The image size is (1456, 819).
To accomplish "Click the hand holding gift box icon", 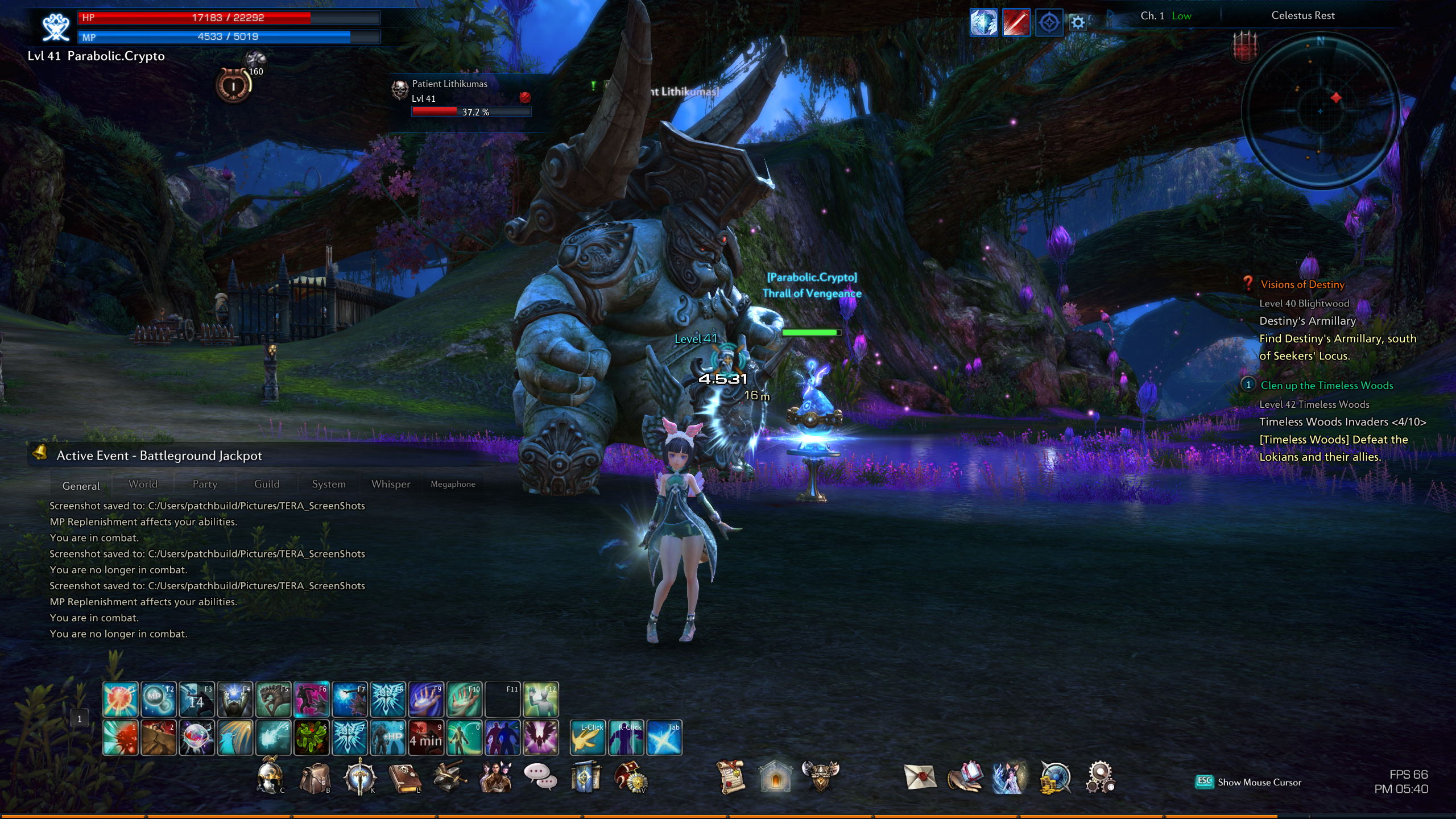I will (965, 777).
